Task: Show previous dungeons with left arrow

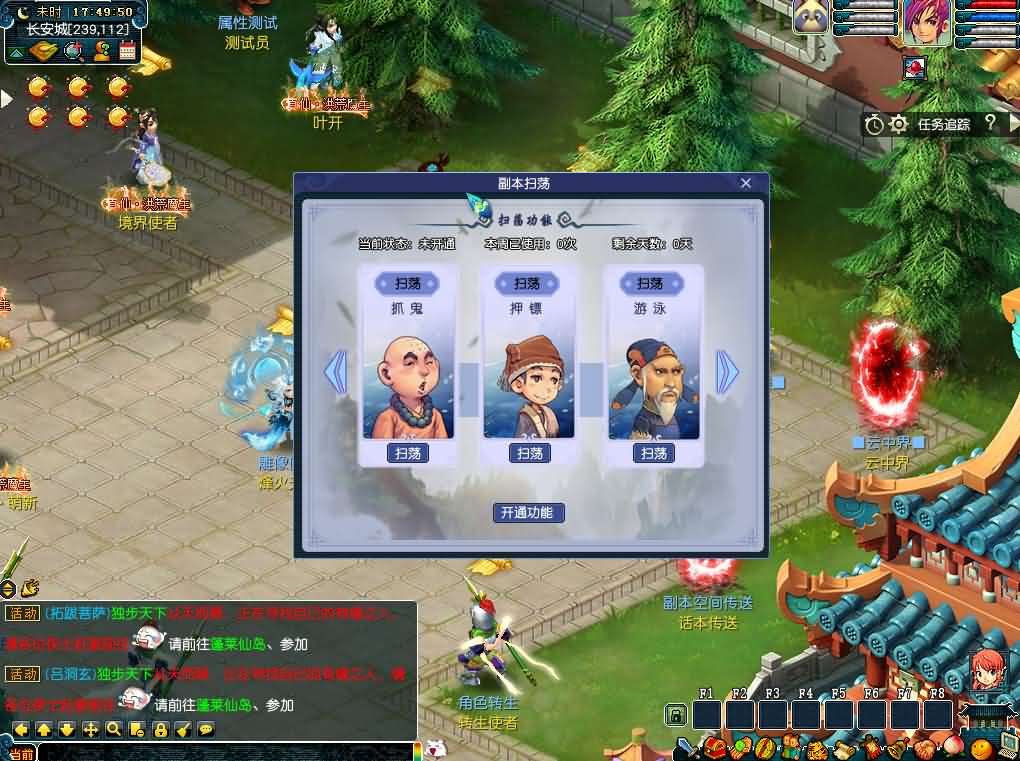Action: point(335,372)
